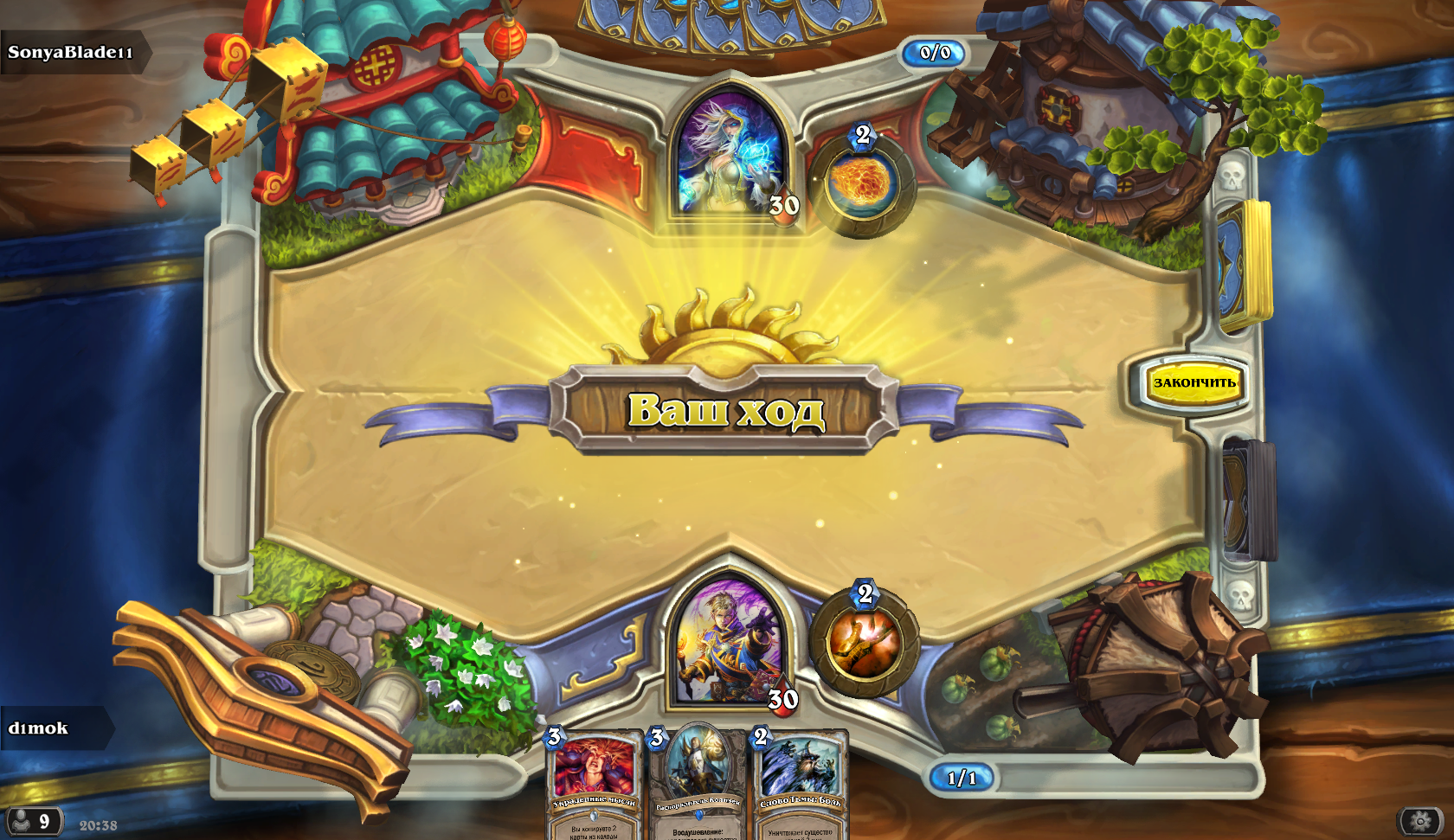
Task: Select the opponent's fireblast hero power
Action: 862,183
